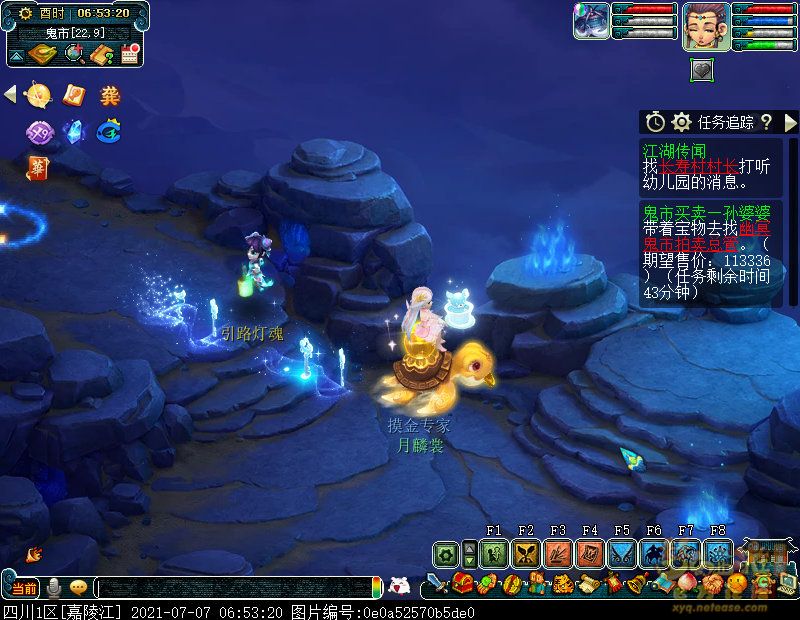Image resolution: width=800 pixels, height=620 pixels.
Task: Open the pet portrait panel
Action: (x=590, y=22)
